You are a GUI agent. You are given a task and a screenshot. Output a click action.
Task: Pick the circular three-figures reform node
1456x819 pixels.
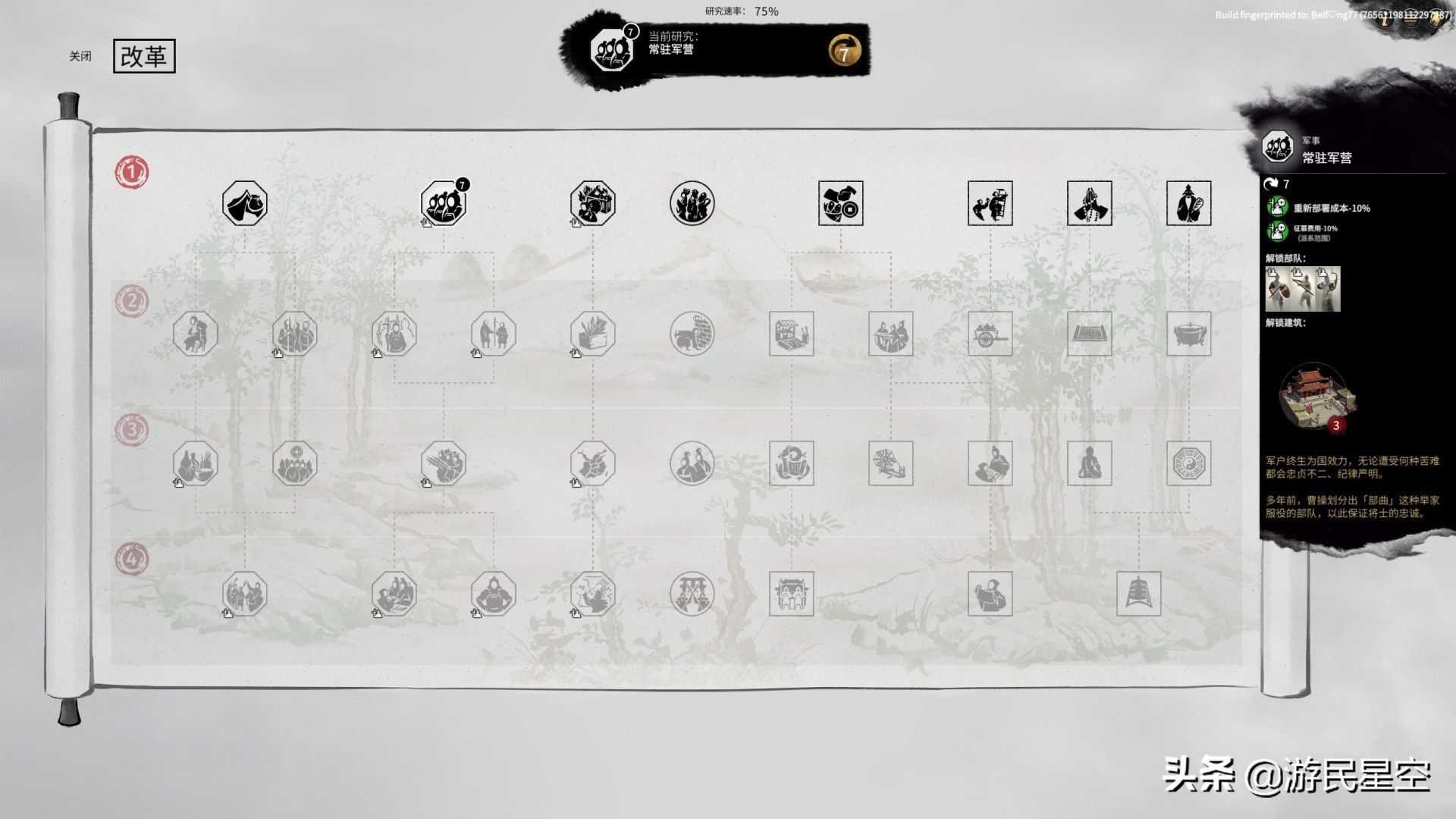coord(692,203)
